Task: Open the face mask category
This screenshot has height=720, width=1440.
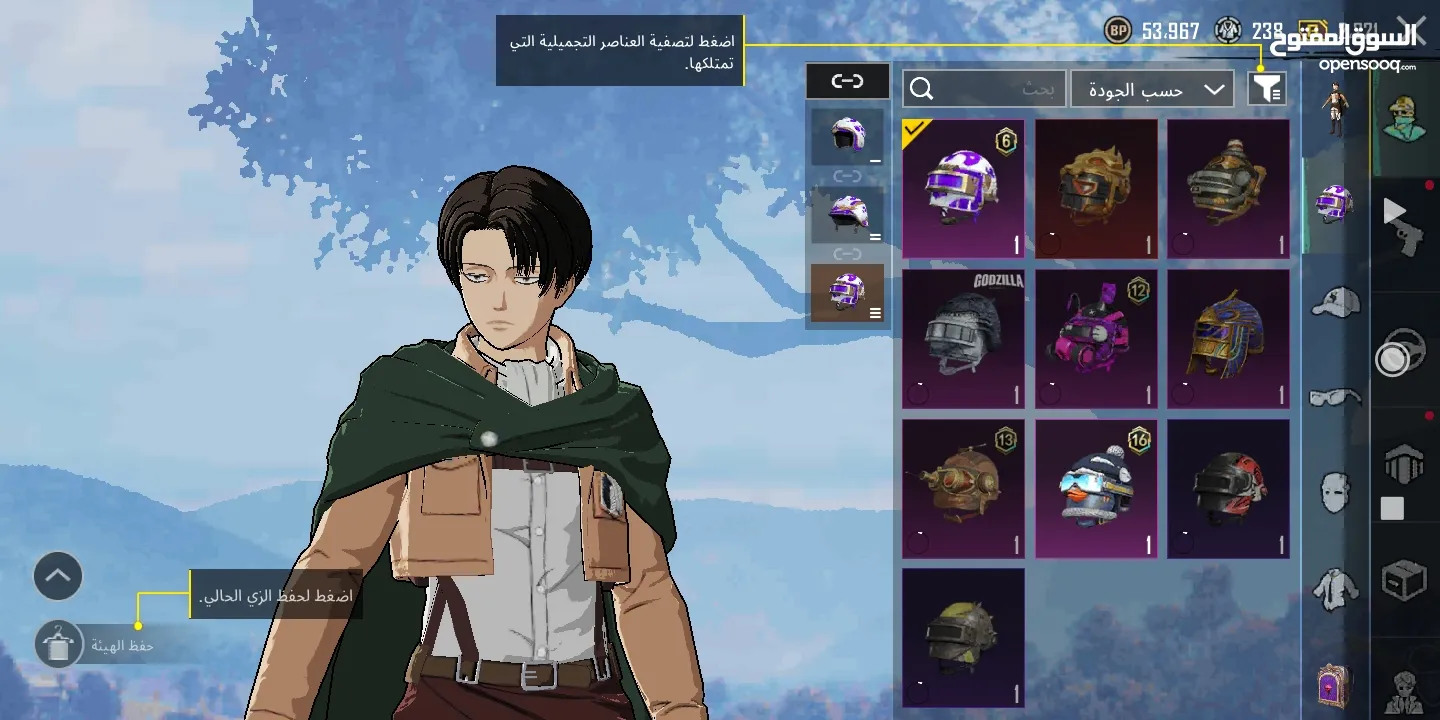Action: tap(1335, 492)
